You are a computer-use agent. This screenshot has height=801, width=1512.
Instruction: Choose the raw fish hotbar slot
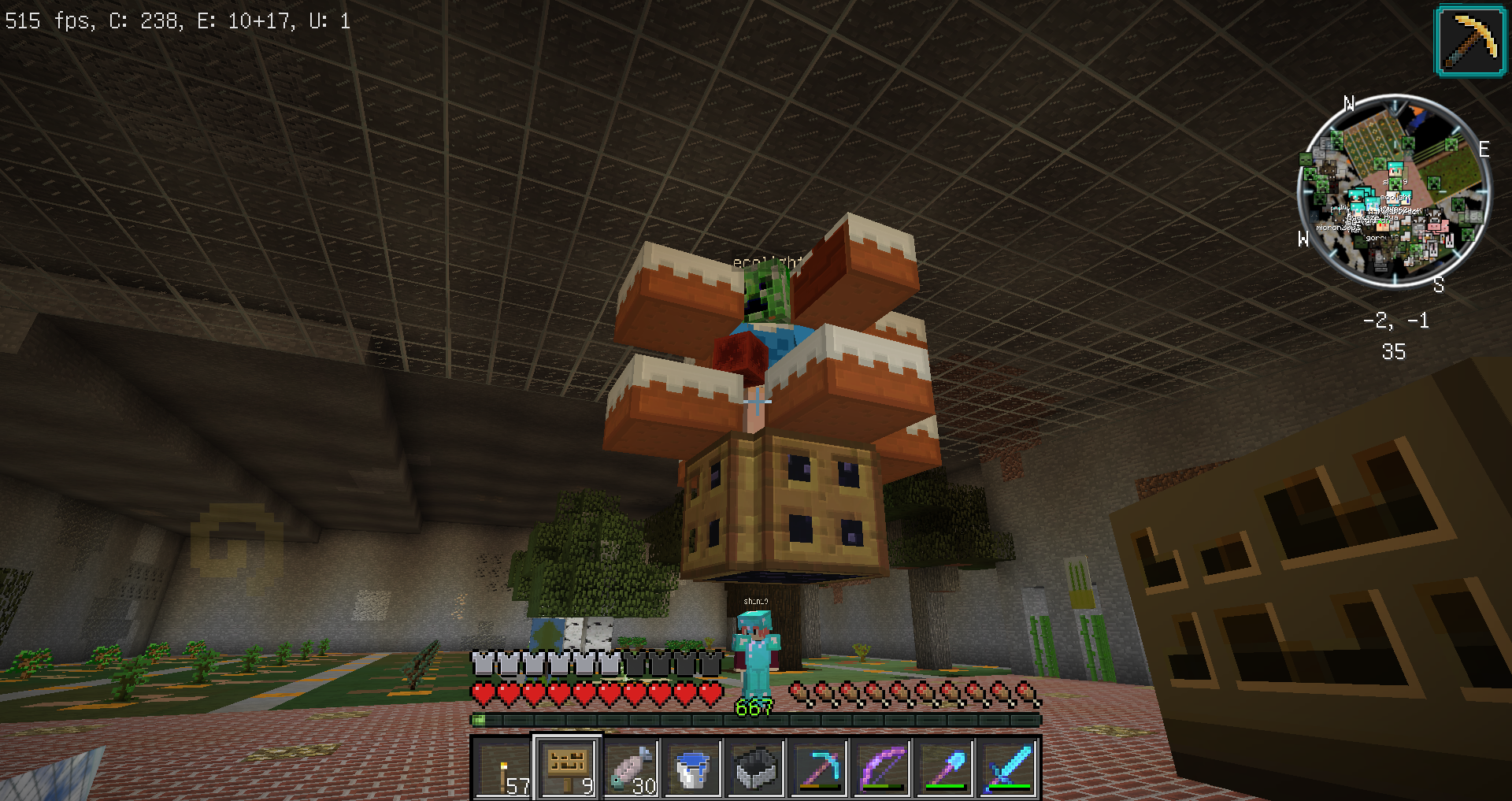pos(630,768)
